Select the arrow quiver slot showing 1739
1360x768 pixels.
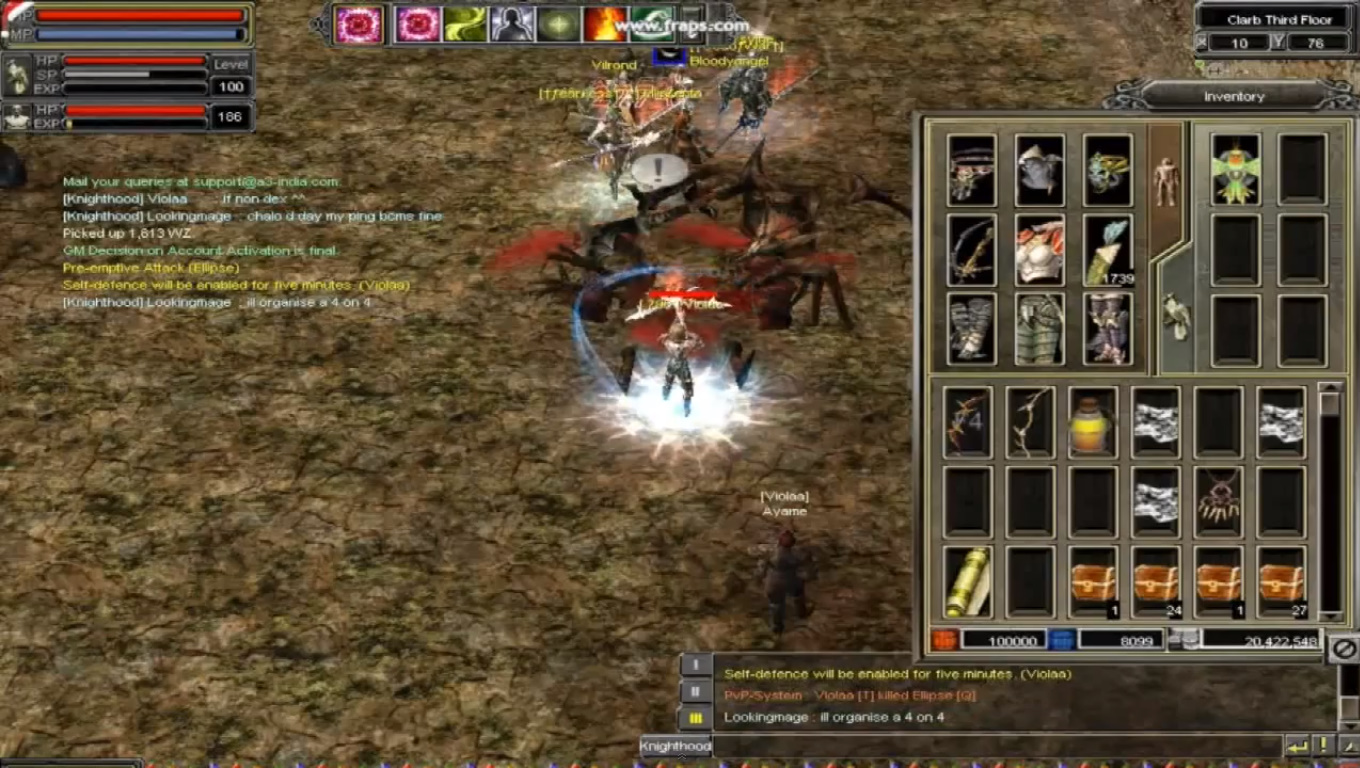[1108, 250]
